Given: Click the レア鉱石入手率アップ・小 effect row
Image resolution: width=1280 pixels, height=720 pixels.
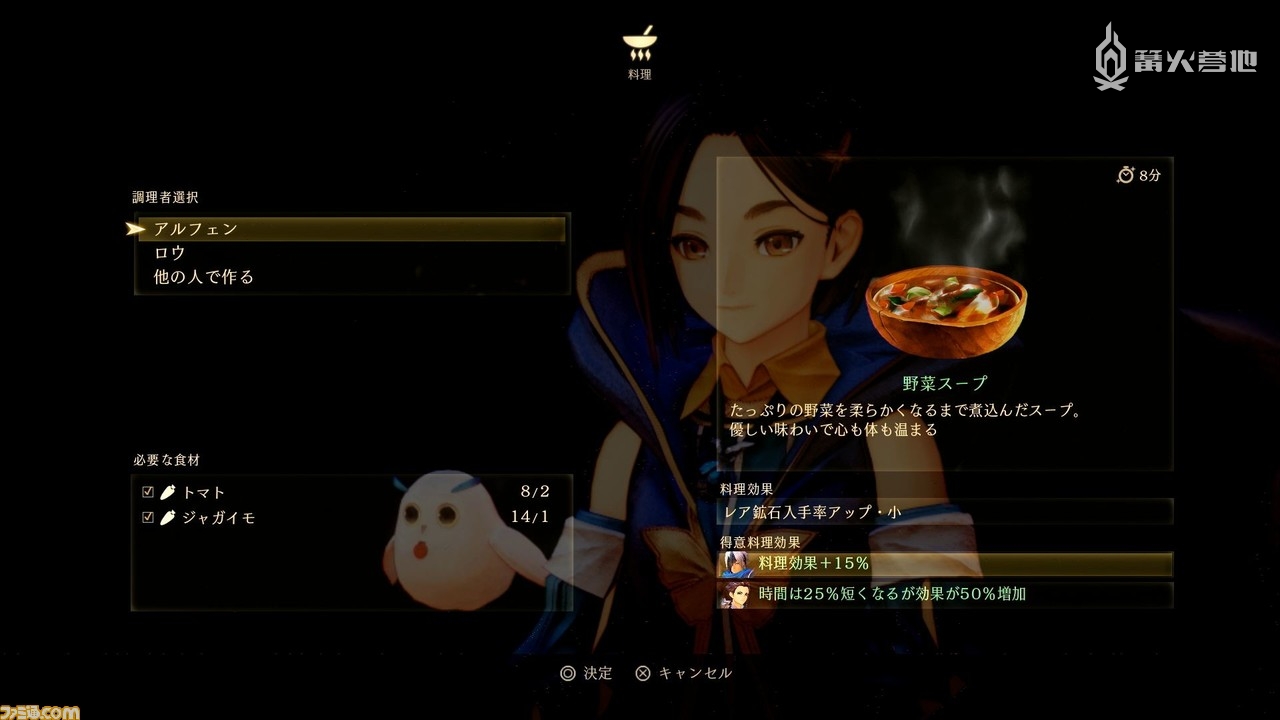Looking at the screenshot, I should click(x=944, y=512).
